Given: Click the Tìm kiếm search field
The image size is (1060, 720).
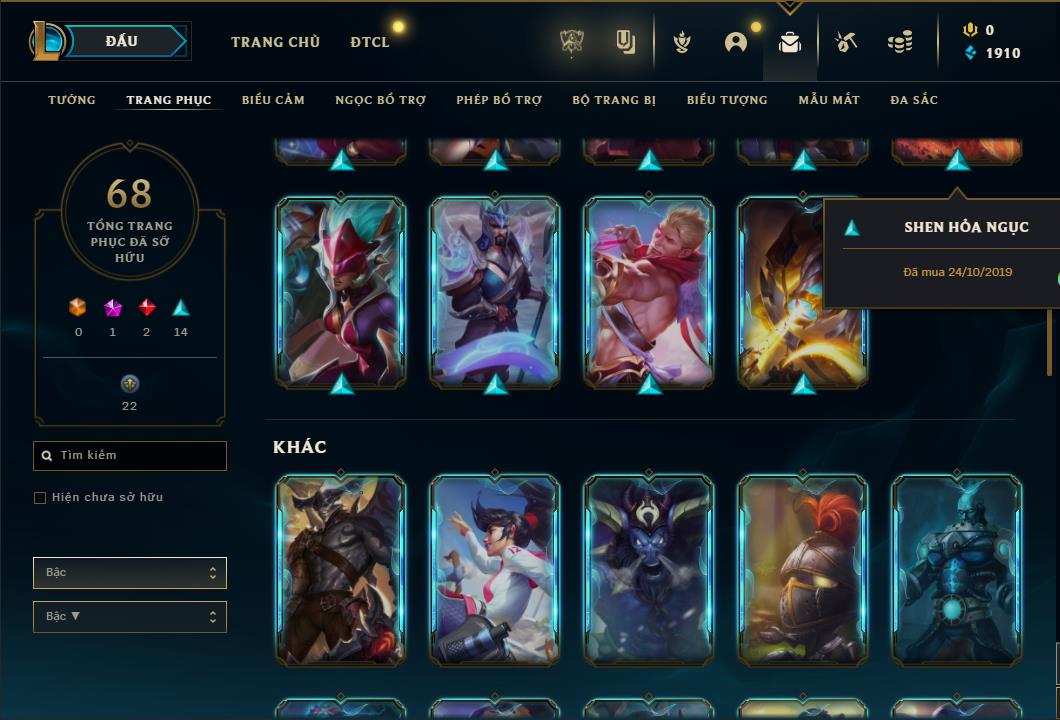Looking at the screenshot, I should 130,456.
